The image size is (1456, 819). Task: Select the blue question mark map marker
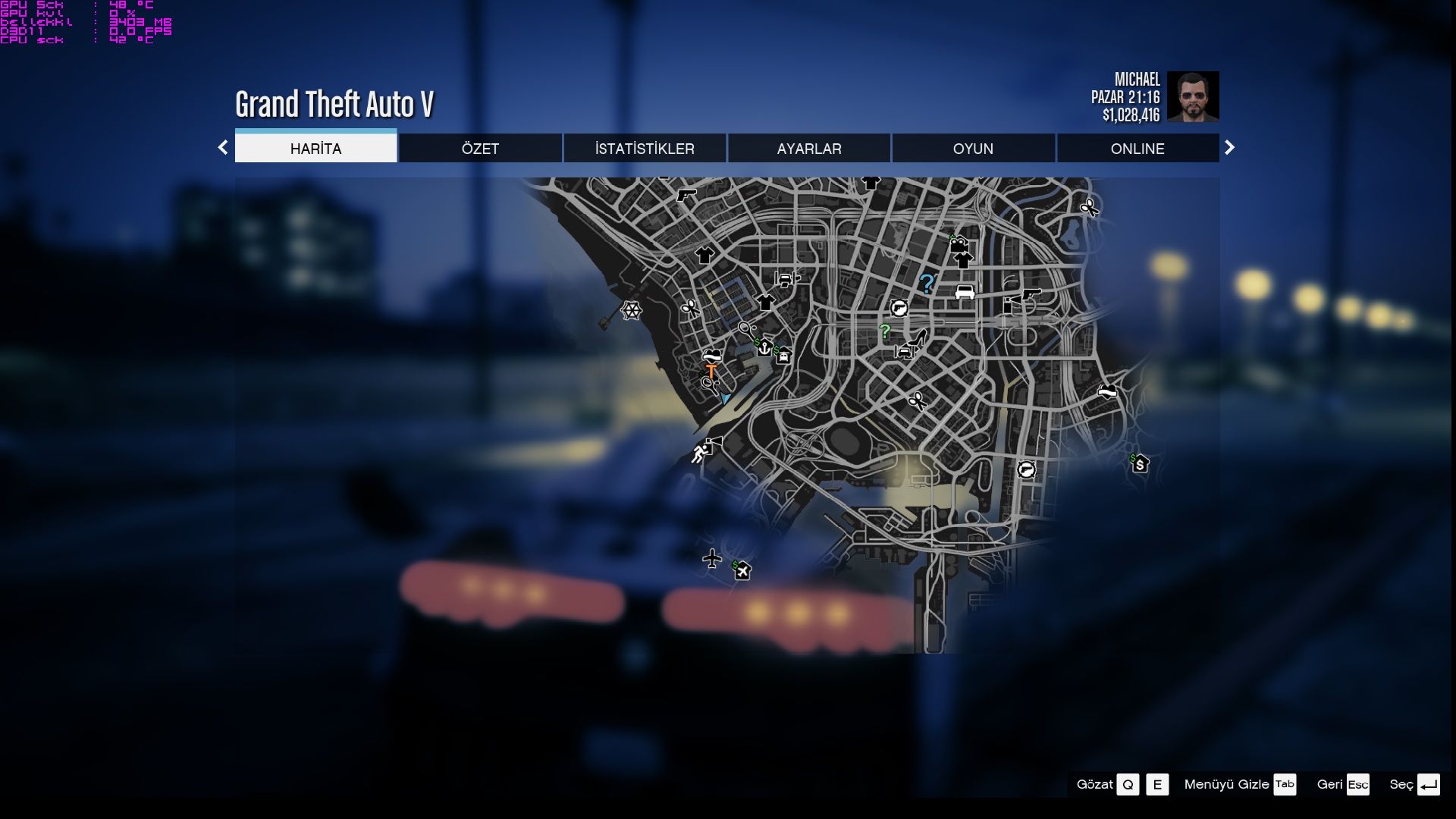click(926, 284)
